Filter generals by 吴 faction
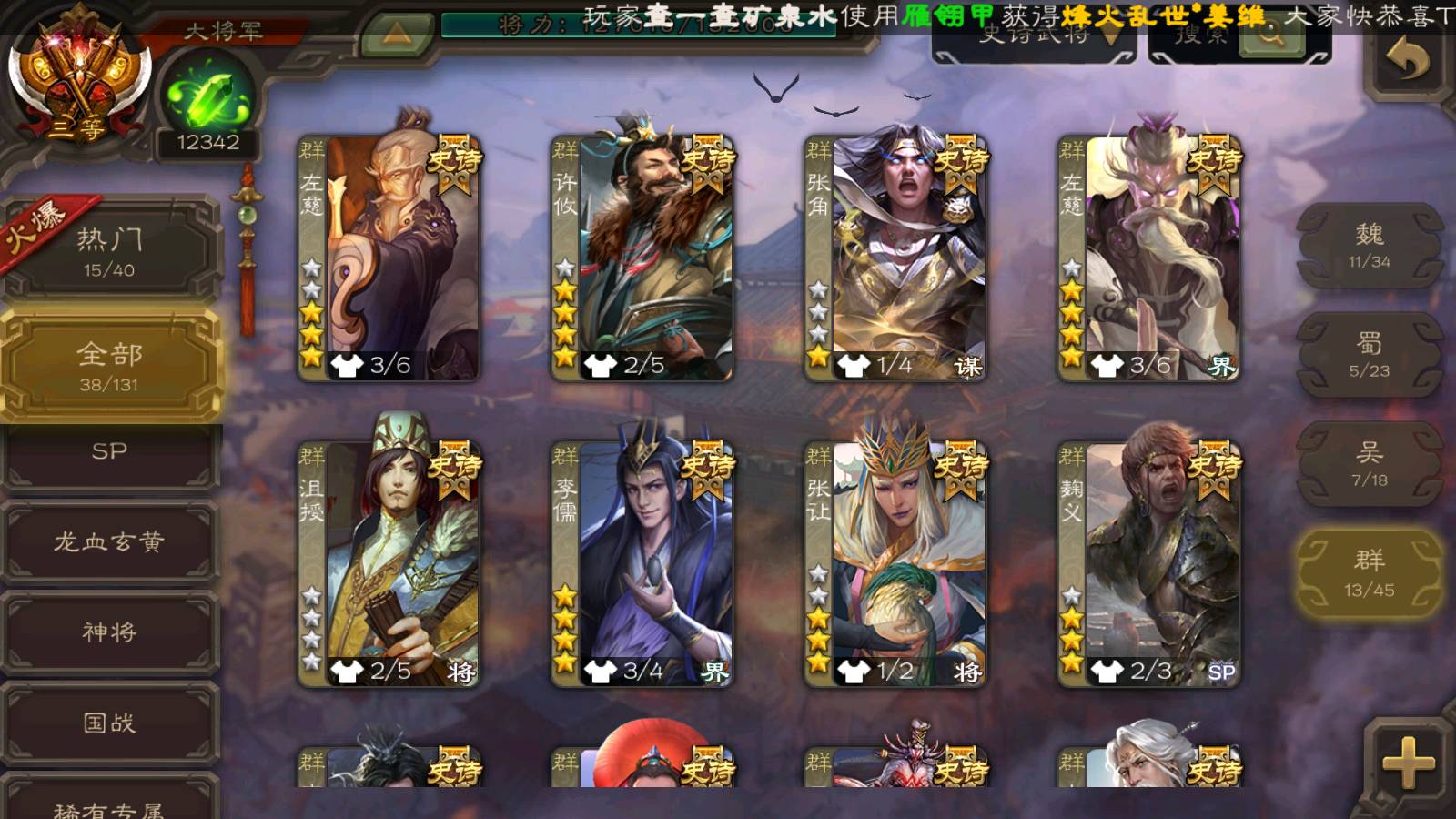Viewport: 1456px width, 819px height. (x=1369, y=464)
